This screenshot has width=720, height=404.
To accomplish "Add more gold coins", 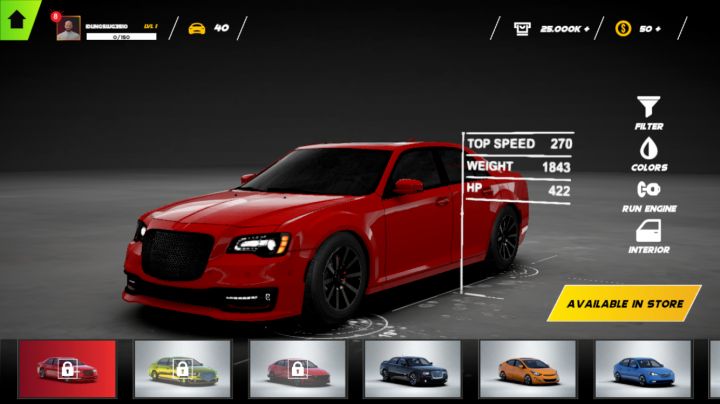I will click(x=657, y=29).
